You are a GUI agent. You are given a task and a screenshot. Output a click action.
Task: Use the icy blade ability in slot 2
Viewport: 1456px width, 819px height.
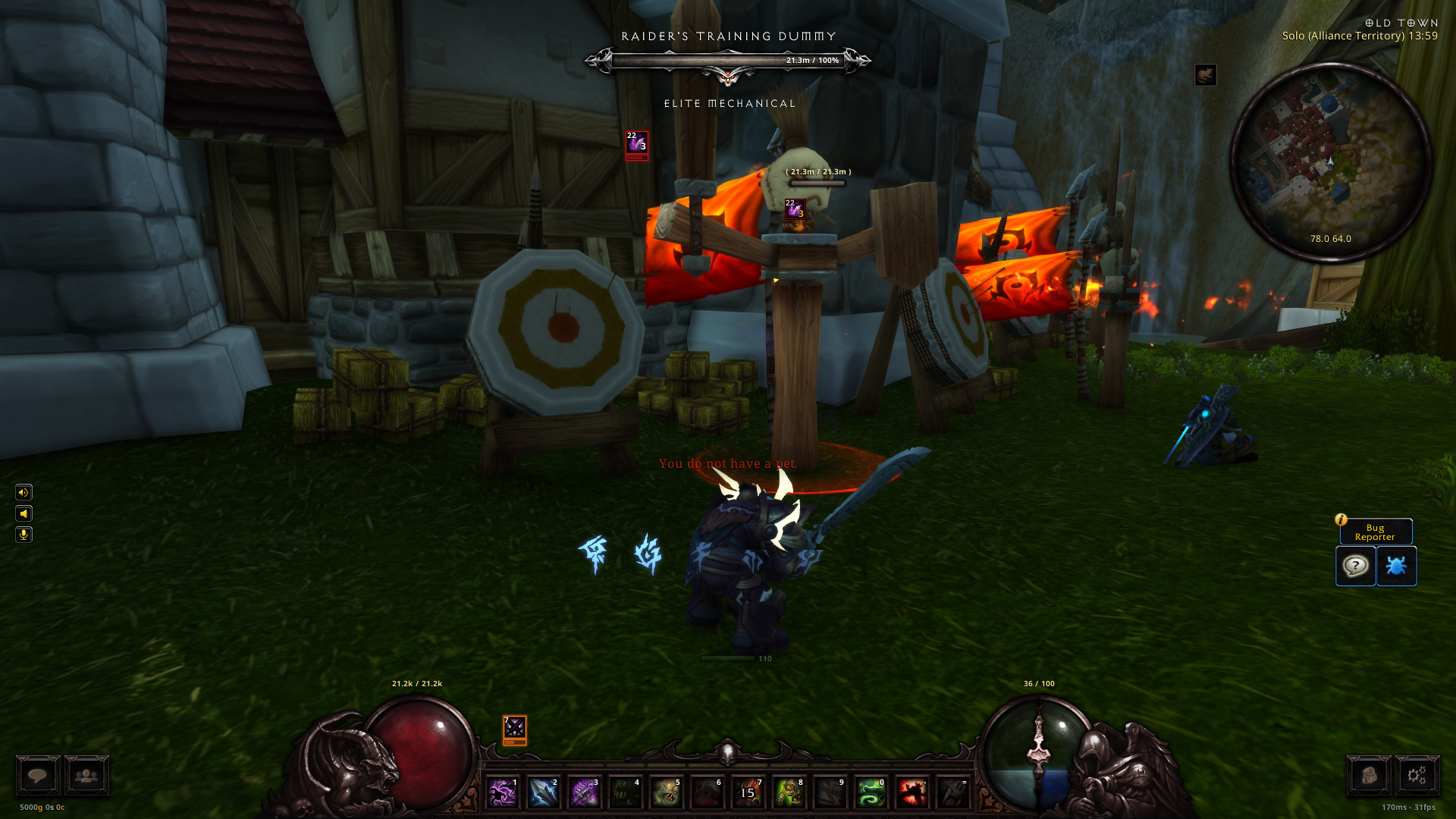pos(543,792)
